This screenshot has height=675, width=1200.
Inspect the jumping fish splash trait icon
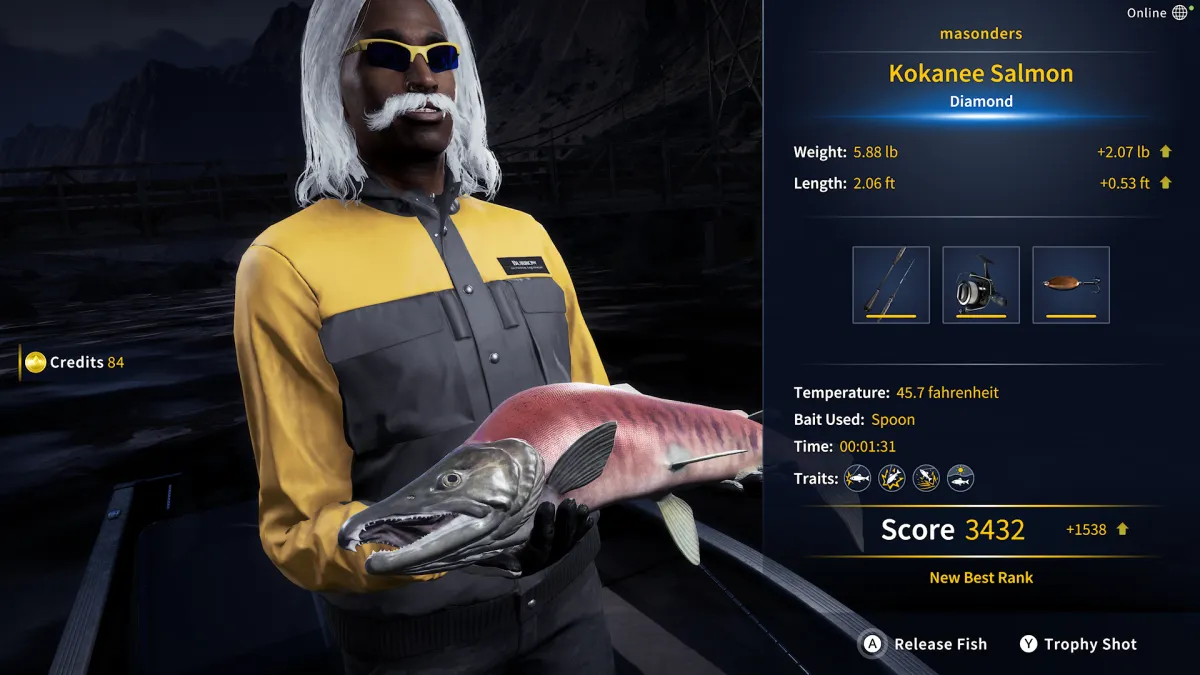pos(926,478)
